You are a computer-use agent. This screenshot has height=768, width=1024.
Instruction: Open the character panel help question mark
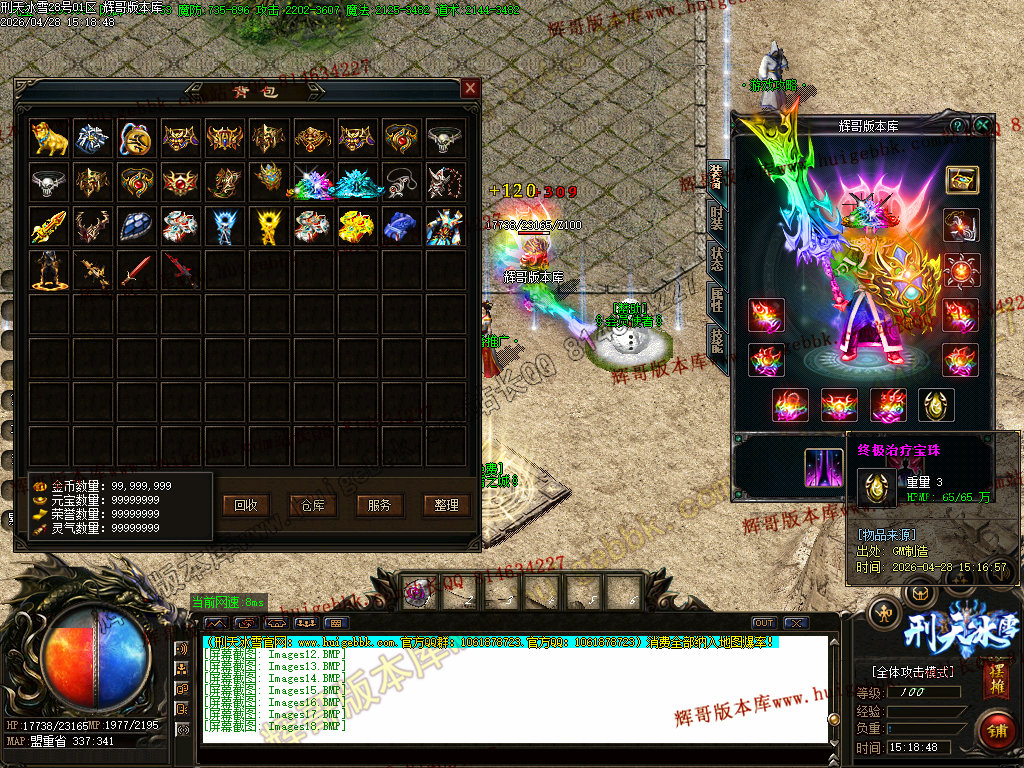coord(957,126)
